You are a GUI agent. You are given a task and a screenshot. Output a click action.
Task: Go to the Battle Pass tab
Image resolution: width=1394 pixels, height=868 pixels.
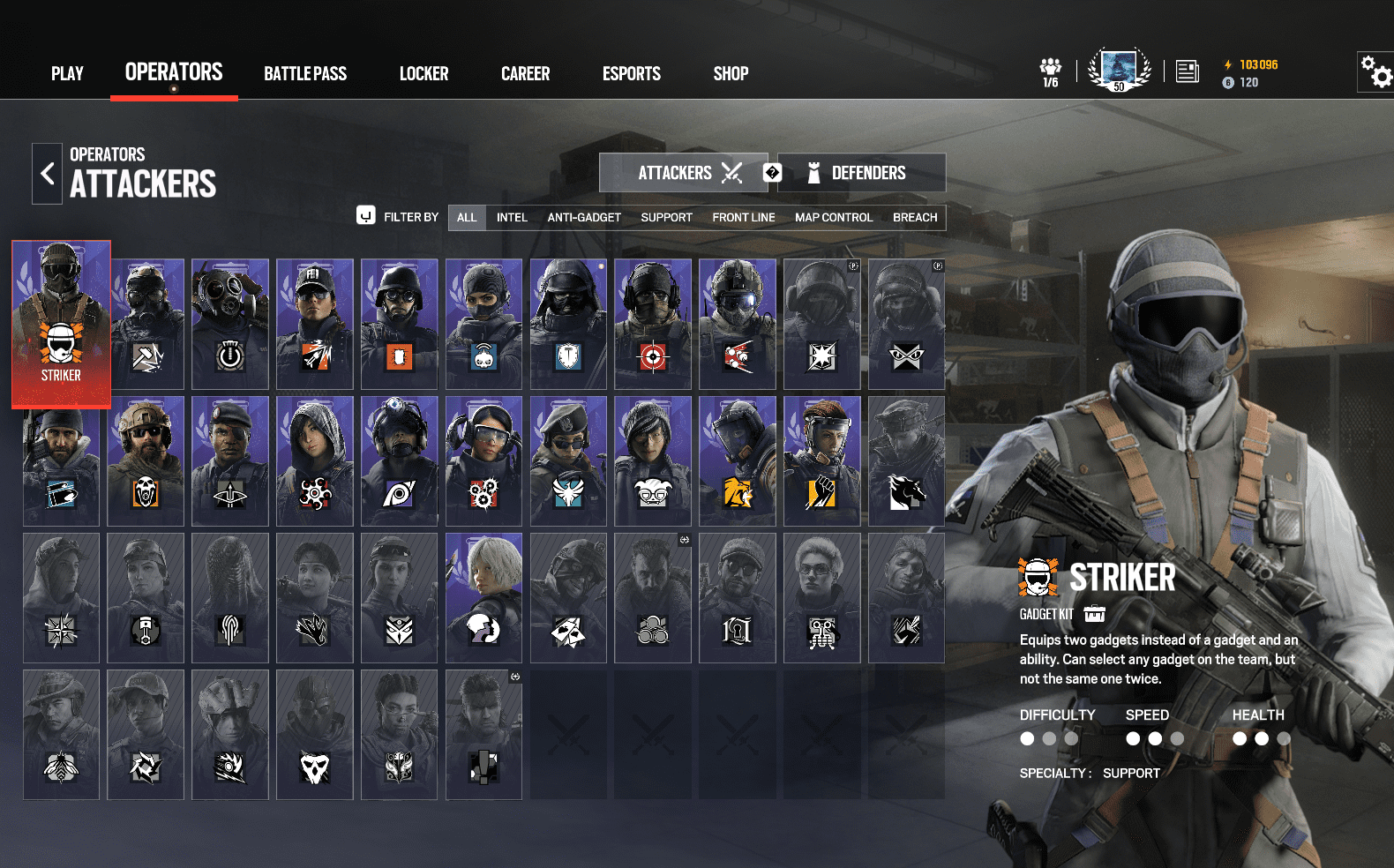305,73
